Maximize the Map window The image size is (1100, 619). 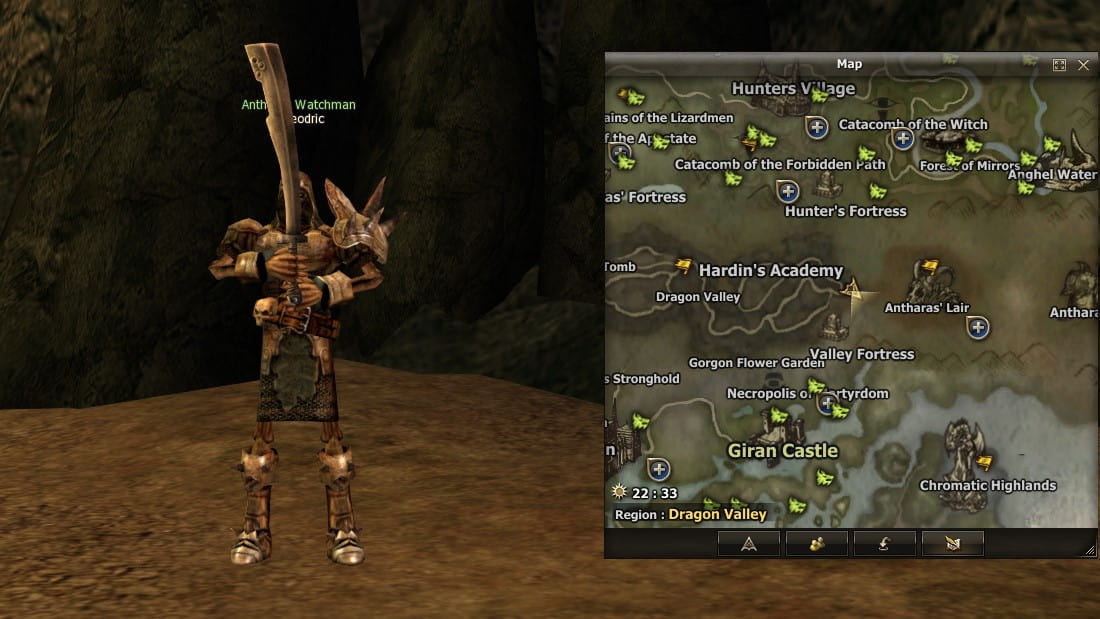(x=1059, y=65)
